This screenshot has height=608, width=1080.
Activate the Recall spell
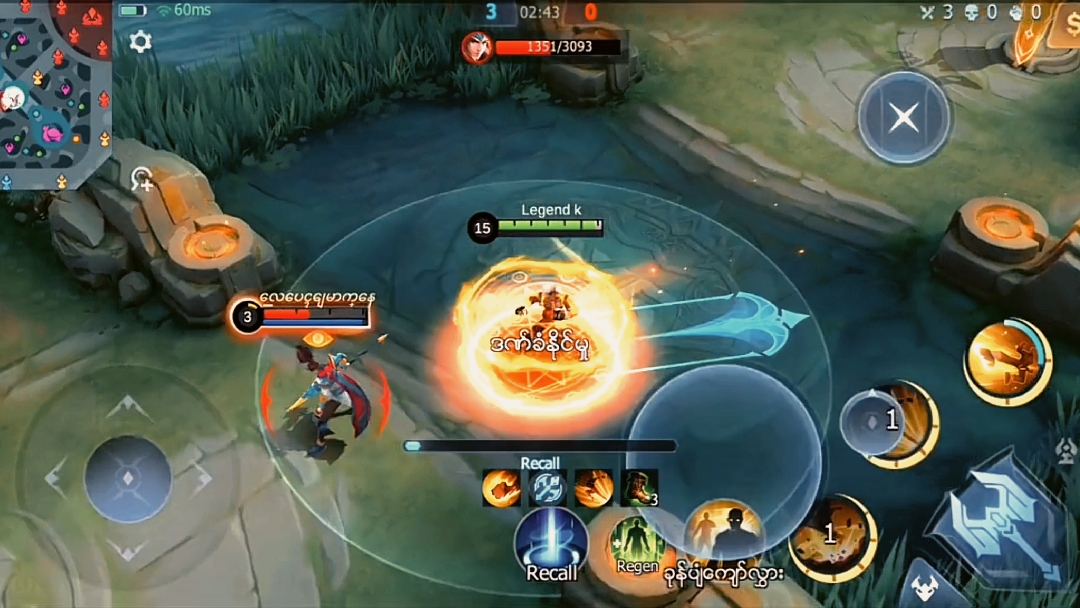(551, 545)
